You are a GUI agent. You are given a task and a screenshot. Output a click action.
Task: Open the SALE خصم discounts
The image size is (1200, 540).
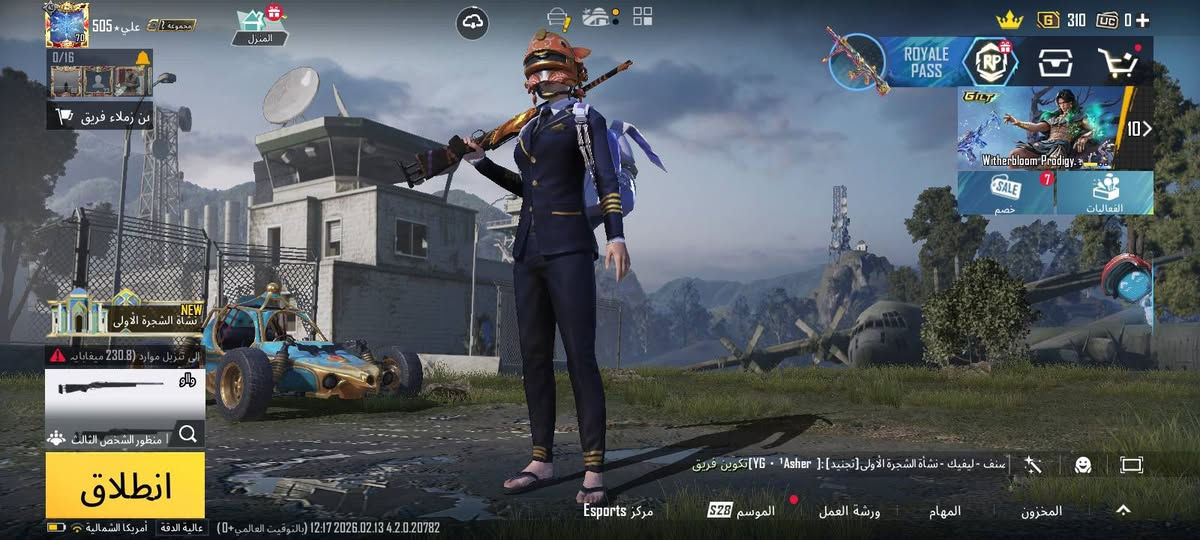tap(1005, 192)
